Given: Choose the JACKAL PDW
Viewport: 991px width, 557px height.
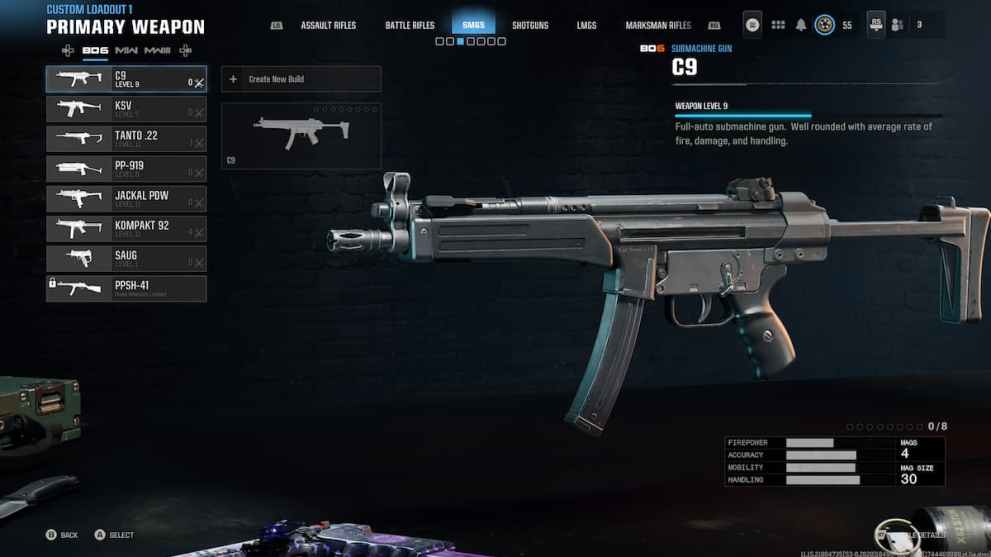Looking at the screenshot, I should point(125,199).
